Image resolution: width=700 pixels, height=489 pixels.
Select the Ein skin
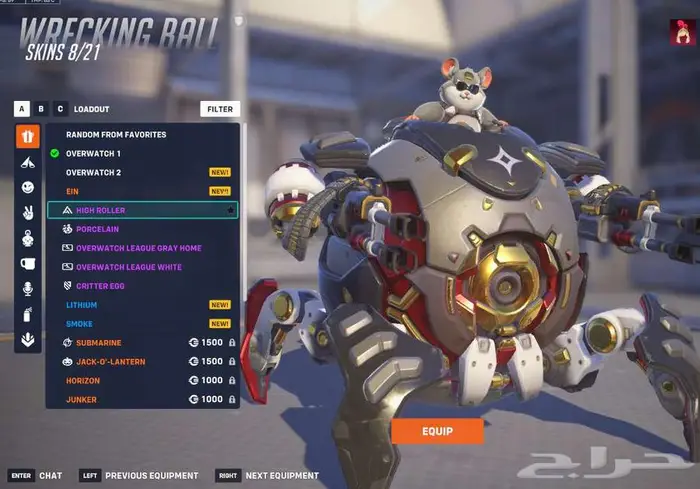click(x=72, y=191)
